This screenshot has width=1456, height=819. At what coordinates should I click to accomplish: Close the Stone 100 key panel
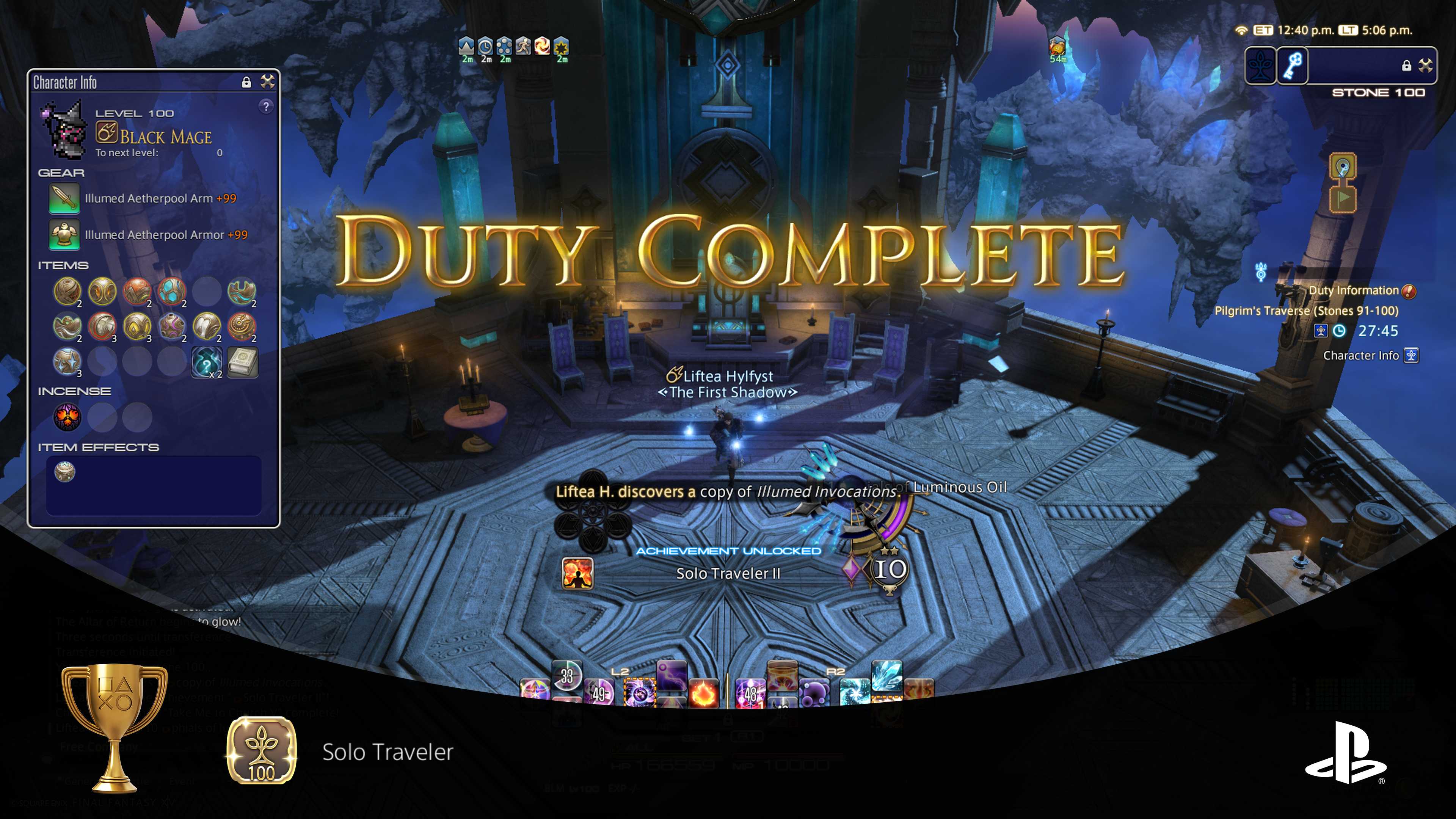point(1426,66)
